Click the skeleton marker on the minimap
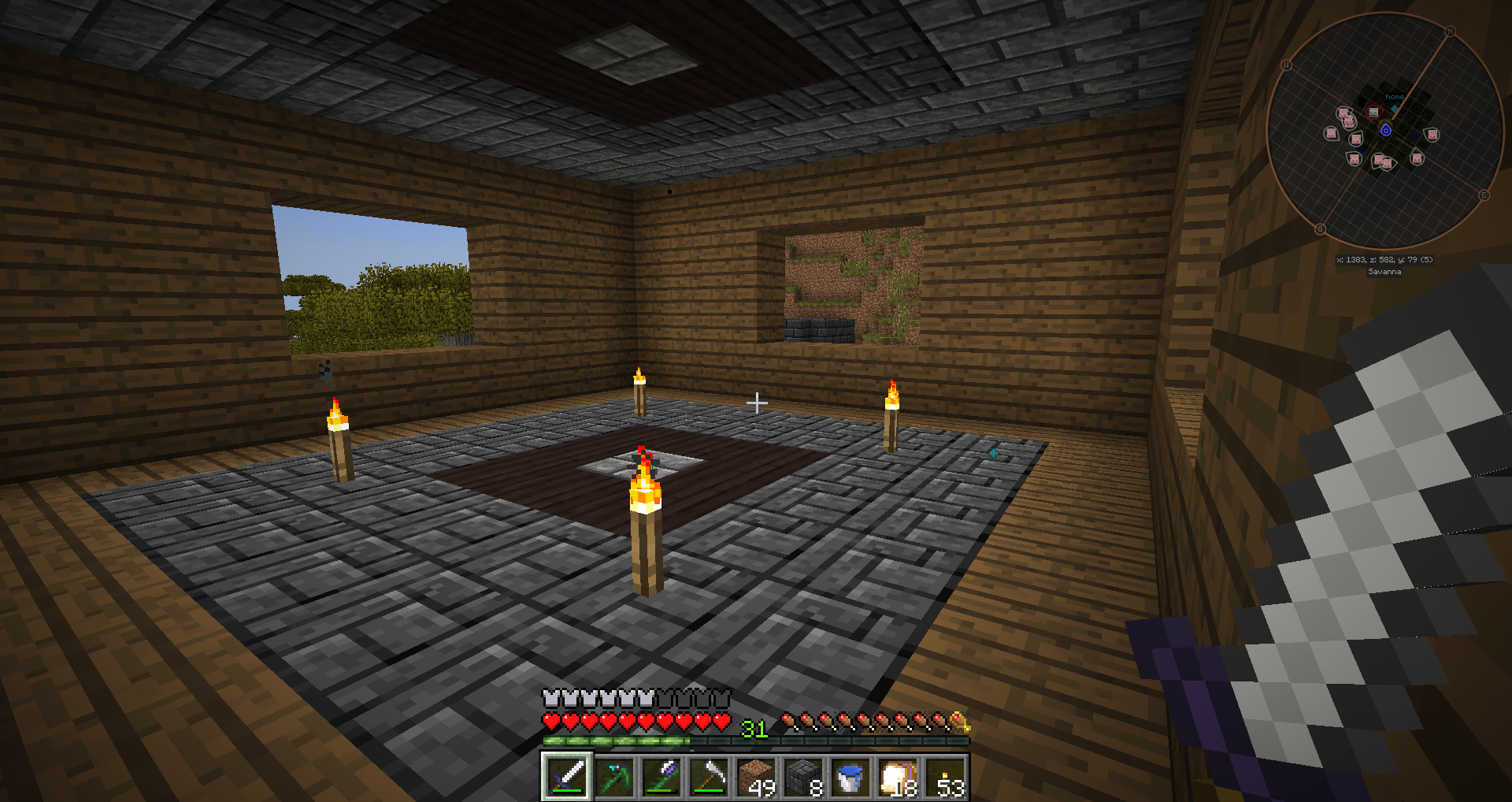This screenshot has width=1512, height=802. click(x=1374, y=113)
